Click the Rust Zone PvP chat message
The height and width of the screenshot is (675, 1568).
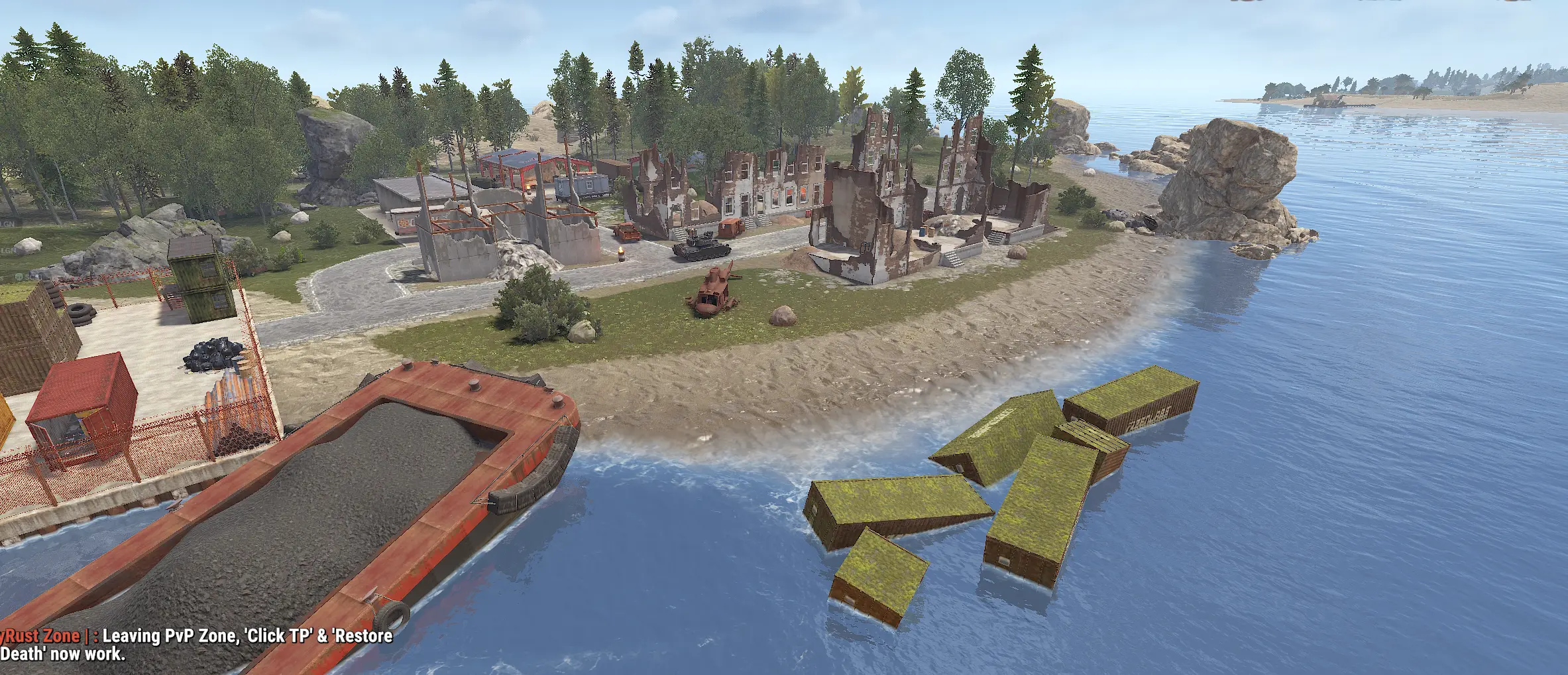point(196,644)
